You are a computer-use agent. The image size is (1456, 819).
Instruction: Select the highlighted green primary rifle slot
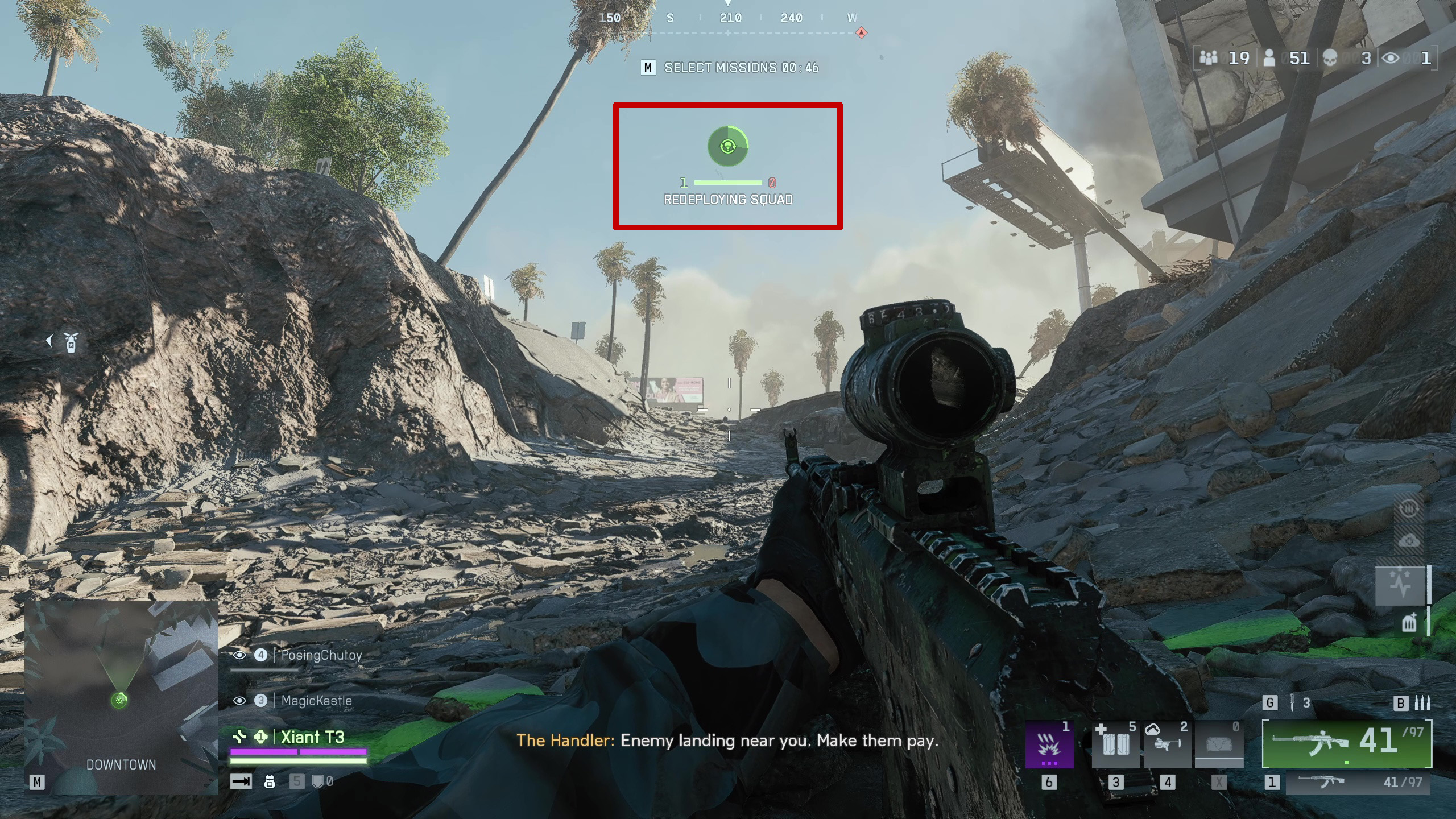point(1347,743)
